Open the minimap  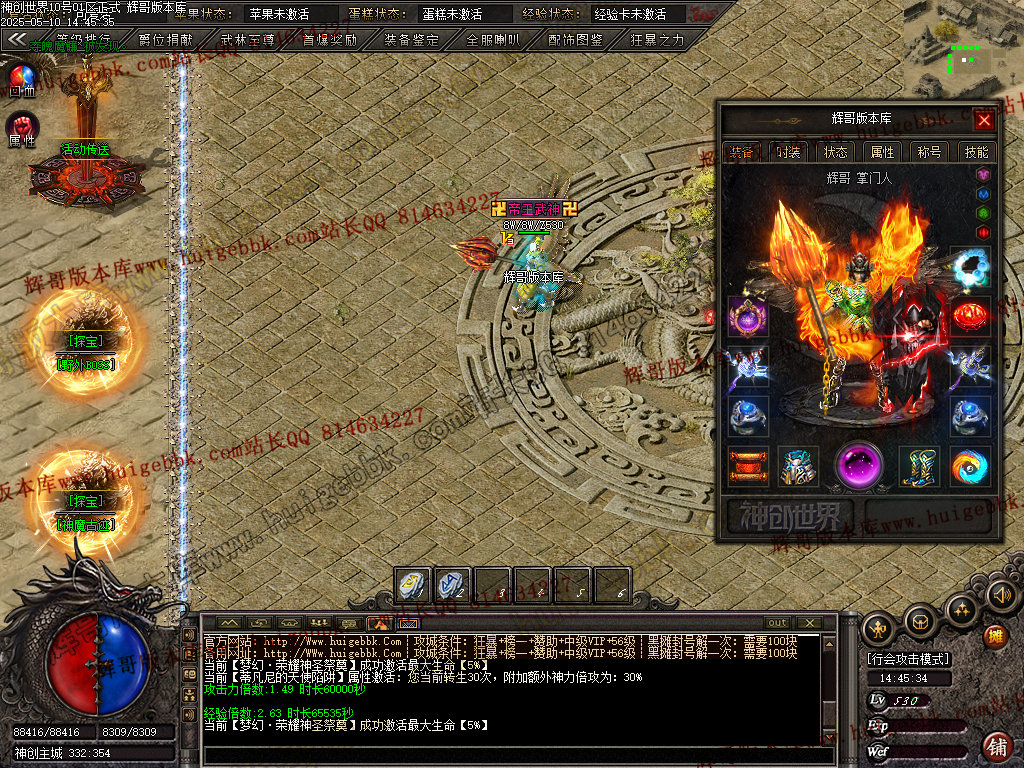(962, 48)
